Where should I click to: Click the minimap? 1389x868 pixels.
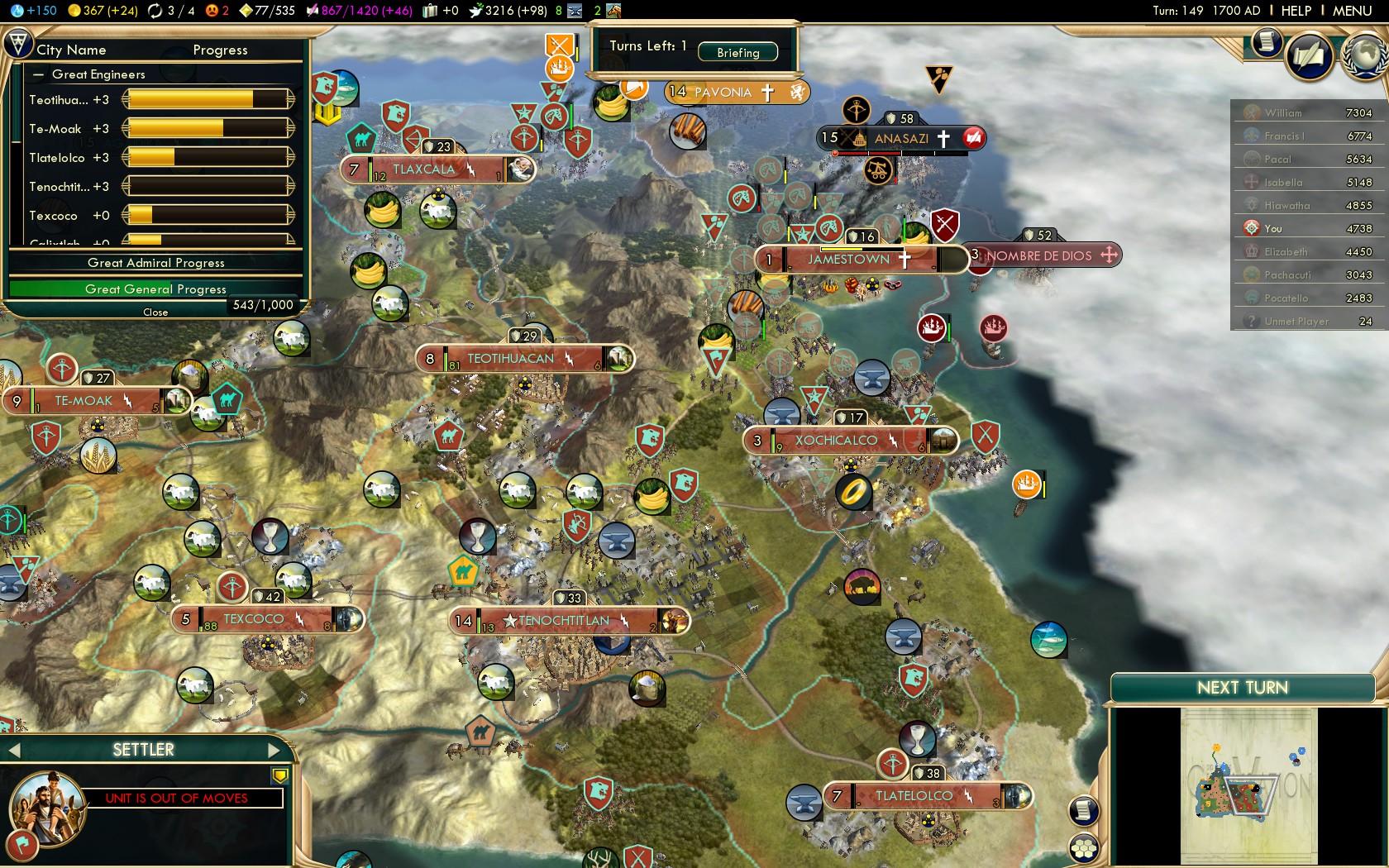[x=1248, y=785]
